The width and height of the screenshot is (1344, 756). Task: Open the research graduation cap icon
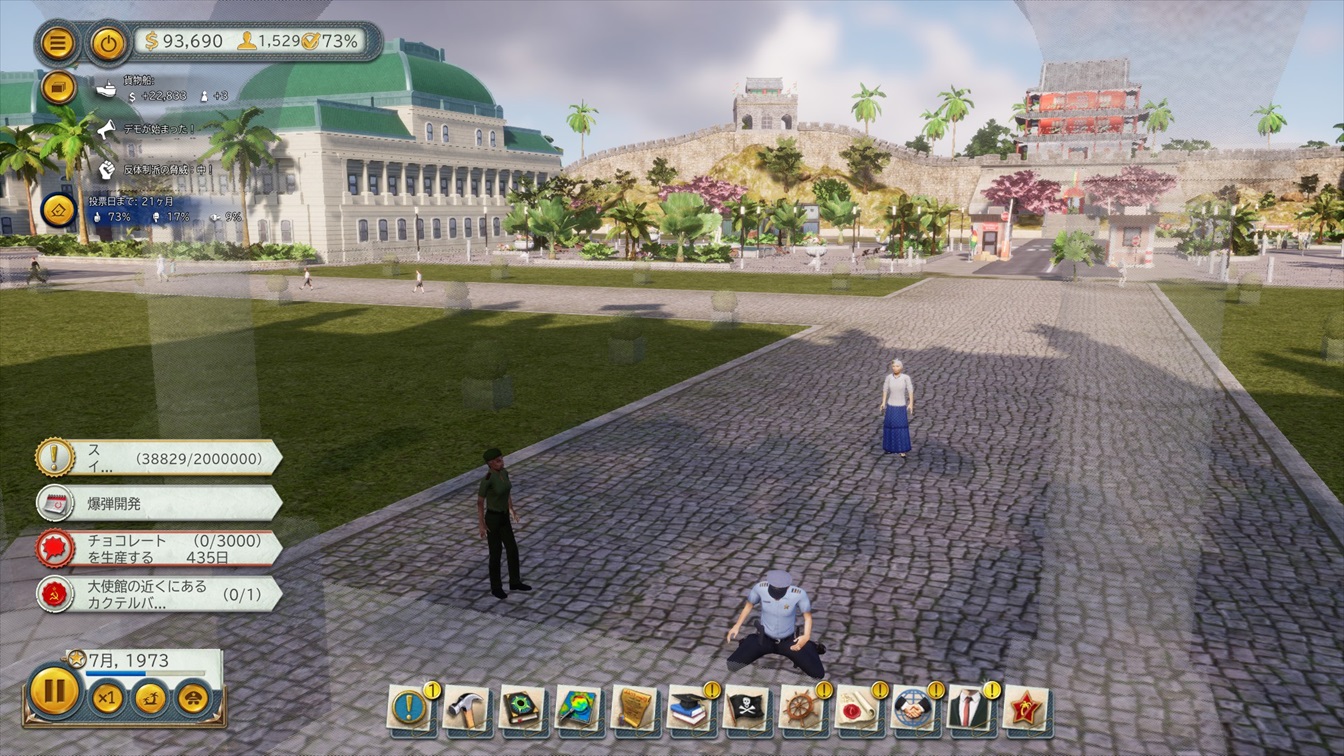tap(689, 708)
